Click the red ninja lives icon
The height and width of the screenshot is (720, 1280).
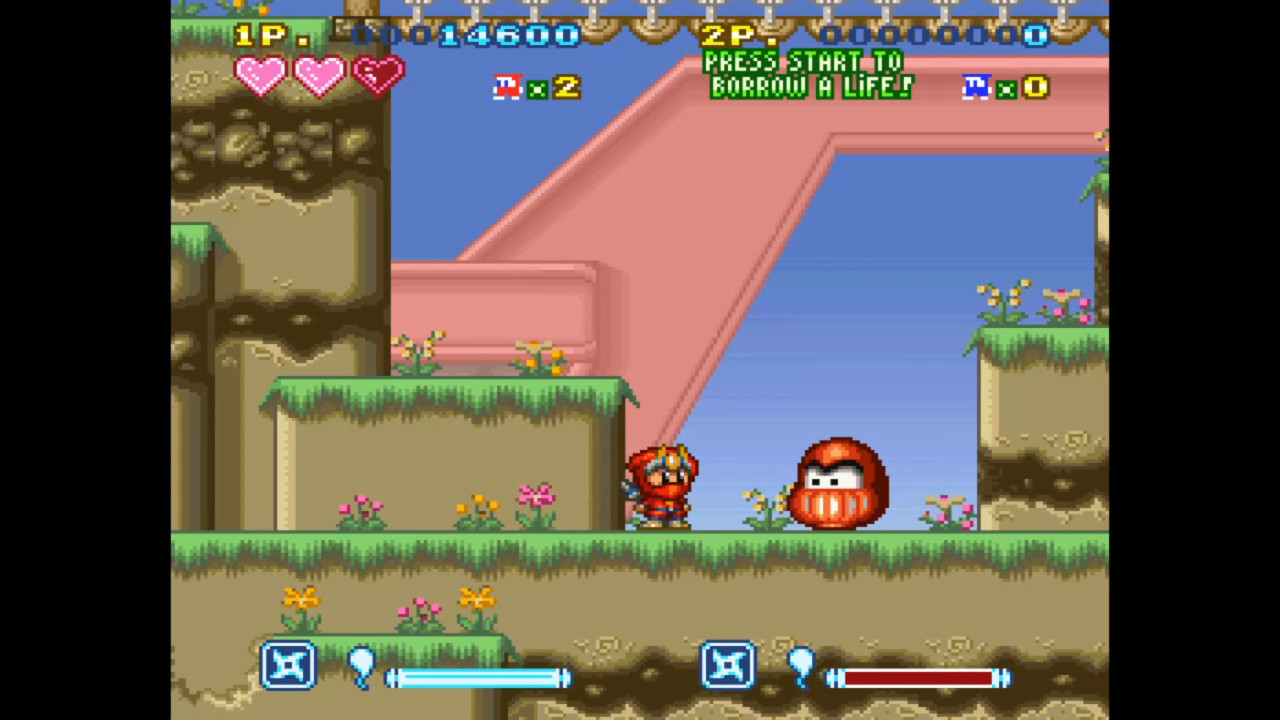[x=506, y=88]
